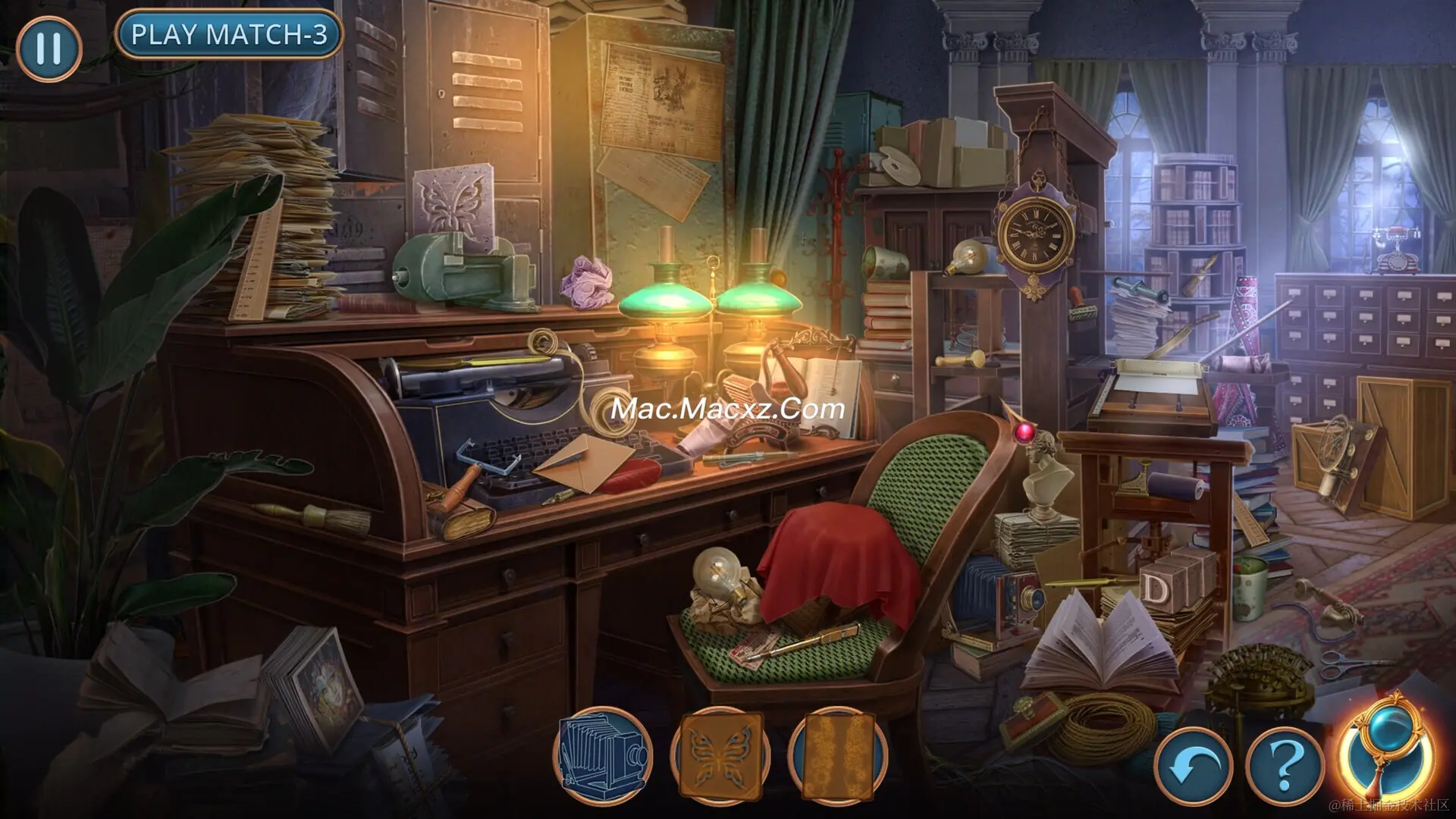Select the camera silhouette target slot
Viewport: 1456px width, 819px height.
(604, 755)
